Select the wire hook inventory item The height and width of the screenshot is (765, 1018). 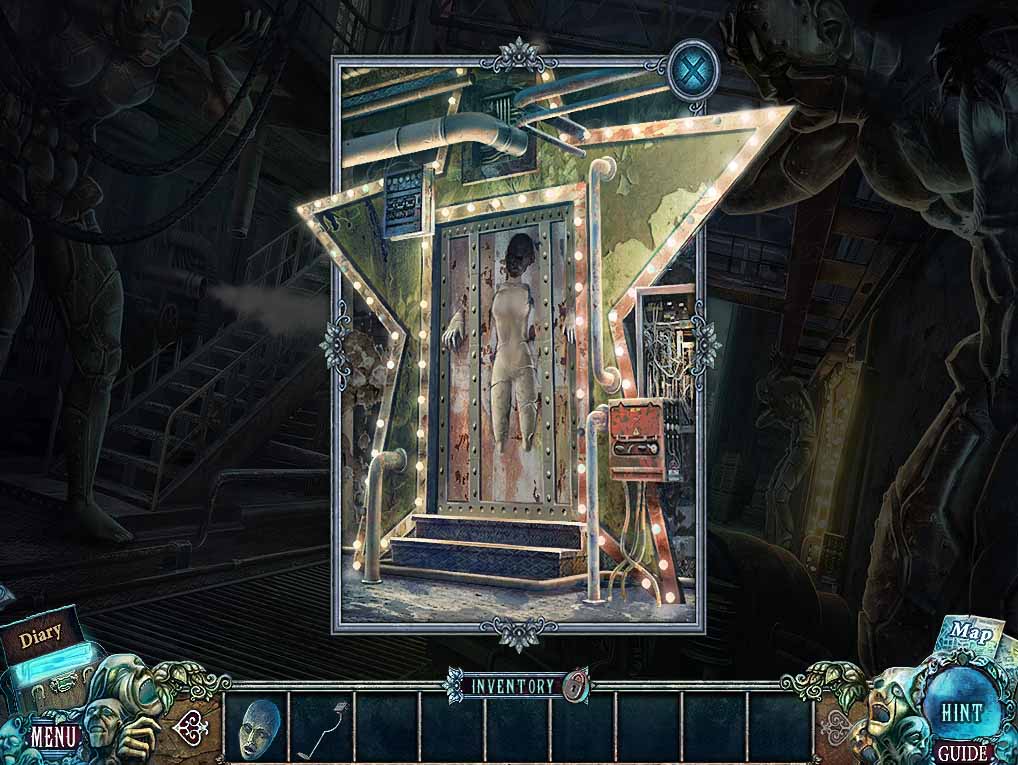(321, 725)
